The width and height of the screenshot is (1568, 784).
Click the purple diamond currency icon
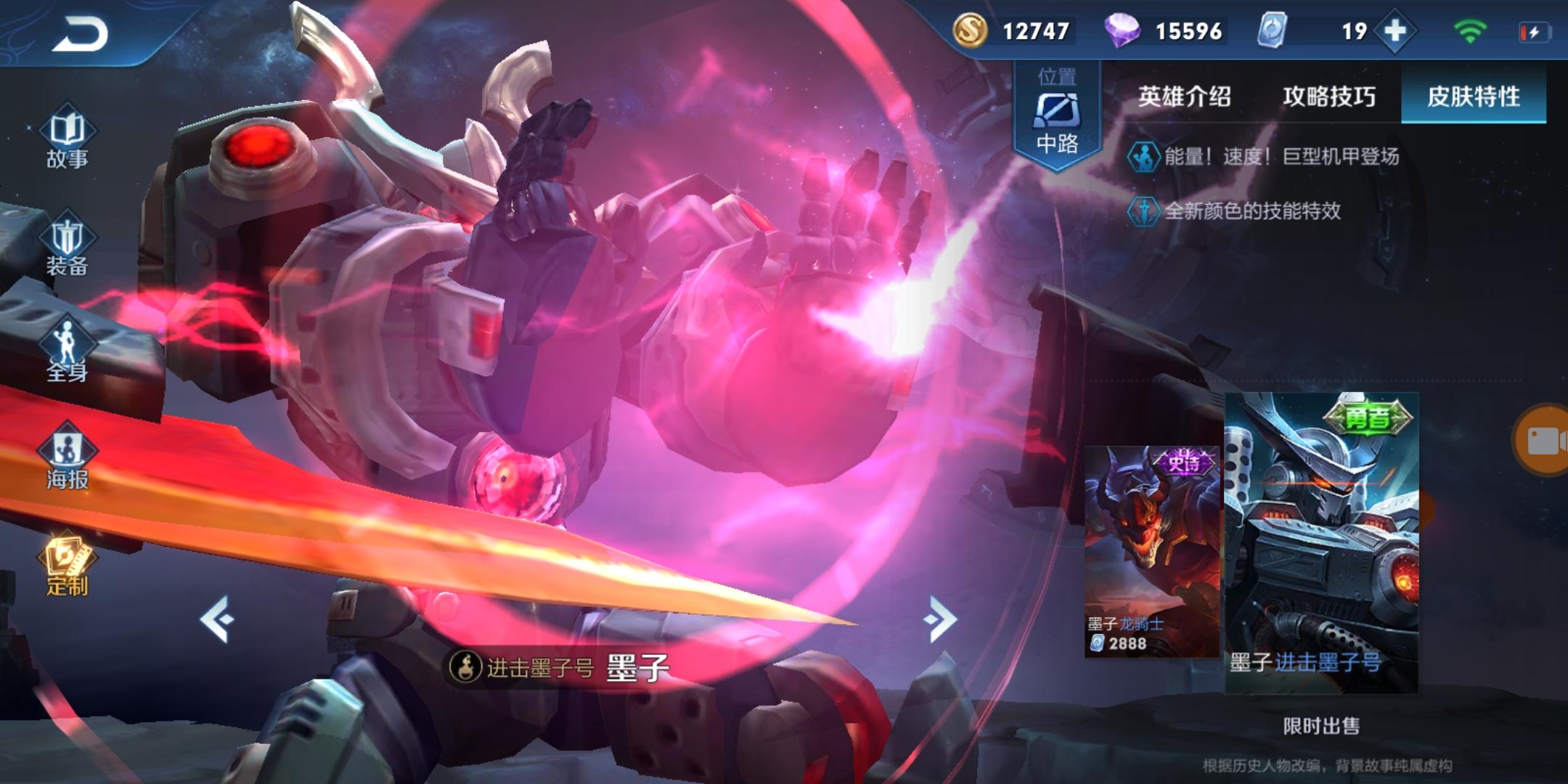click(x=1122, y=30)
